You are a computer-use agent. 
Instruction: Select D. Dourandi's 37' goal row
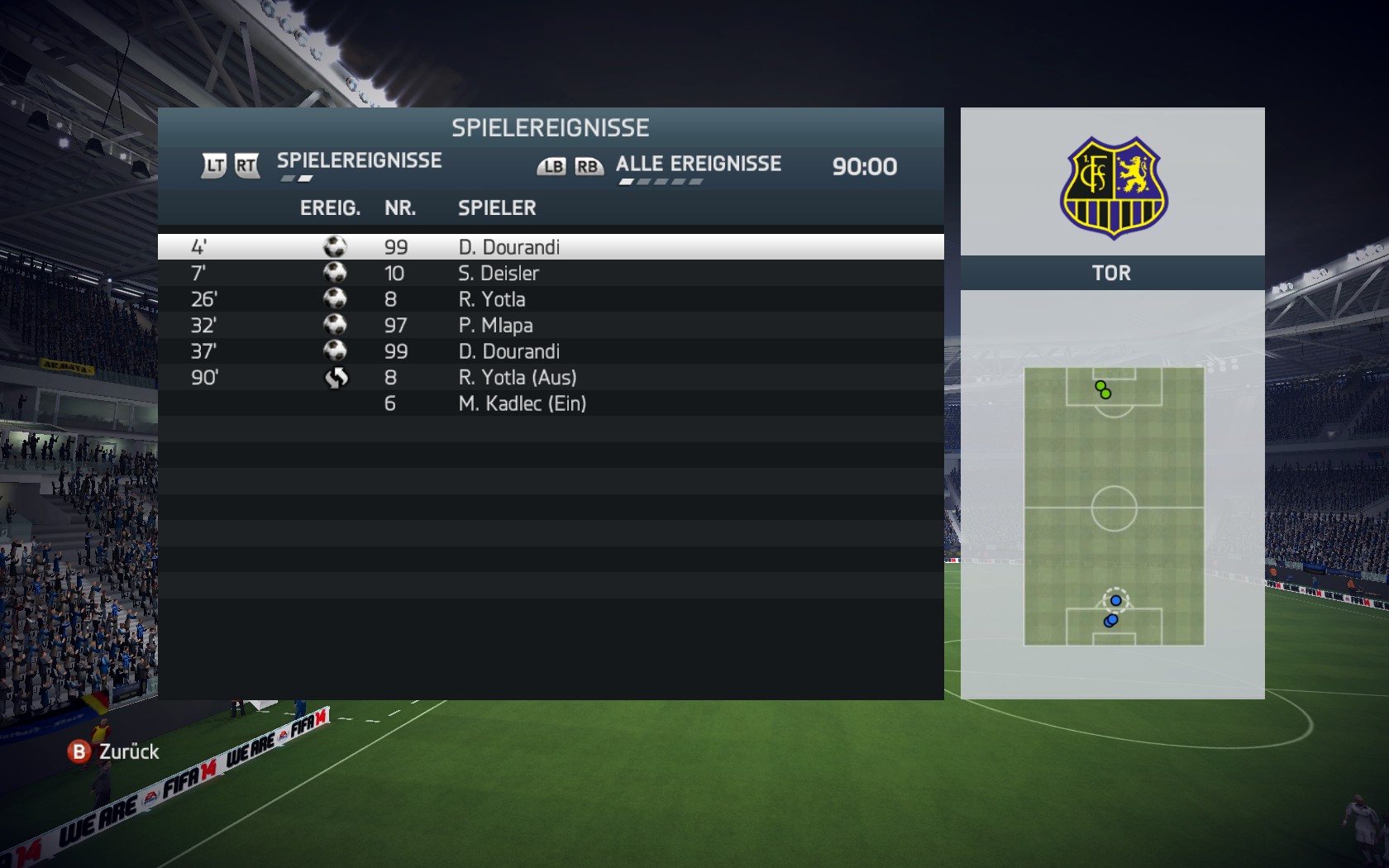550,351
